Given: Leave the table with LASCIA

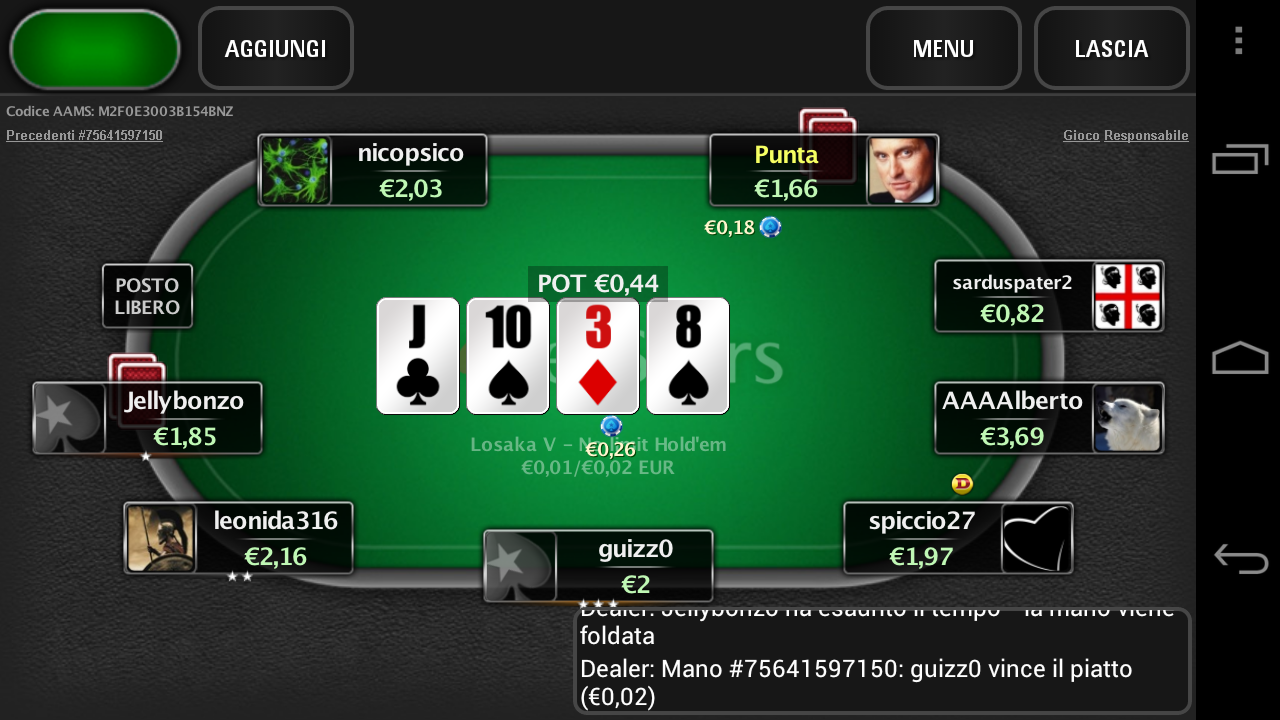Looking at the screenshot, I should tap(1111, 48).
